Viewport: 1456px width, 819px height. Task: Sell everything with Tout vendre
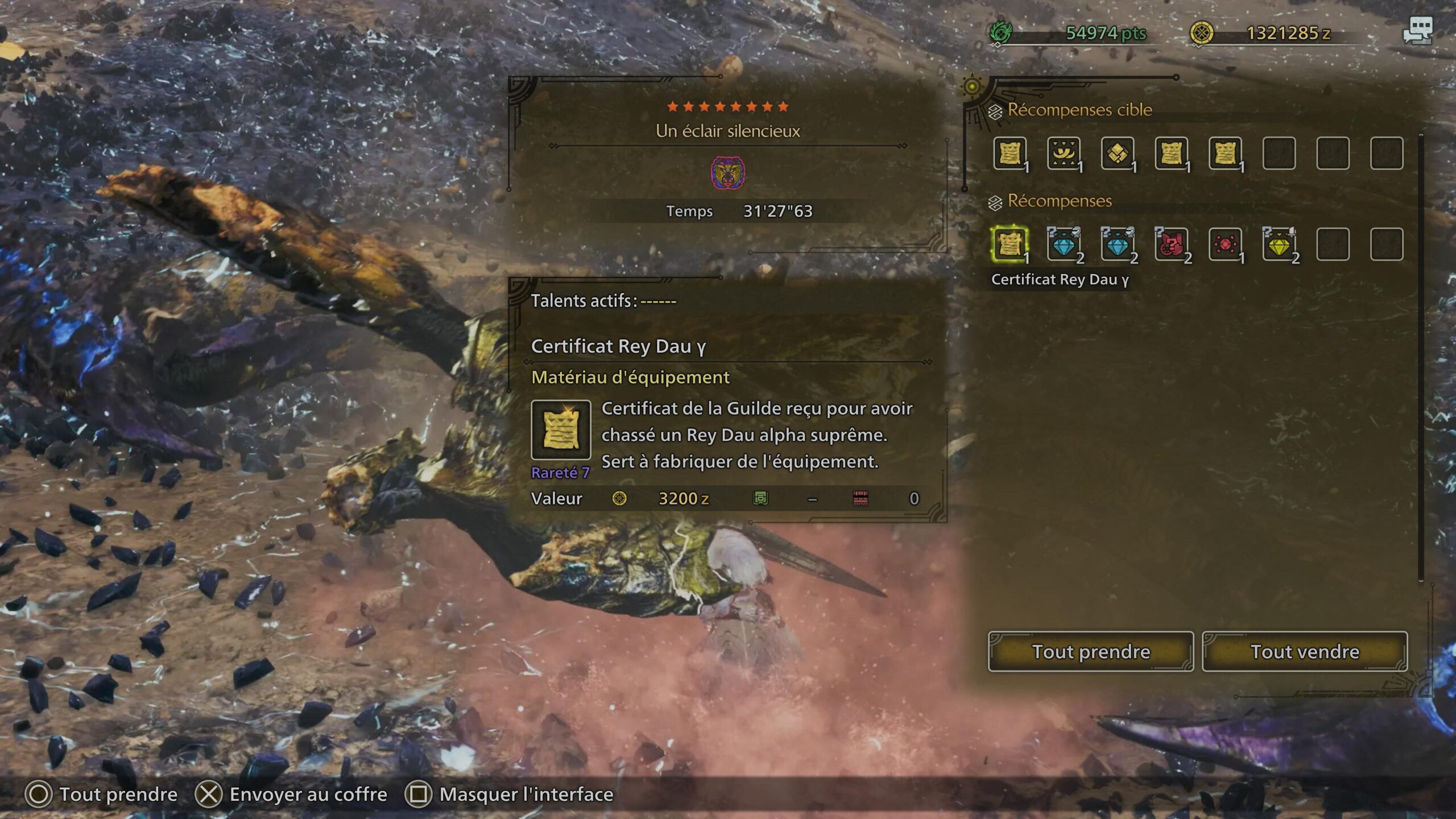coord(1305,651)
